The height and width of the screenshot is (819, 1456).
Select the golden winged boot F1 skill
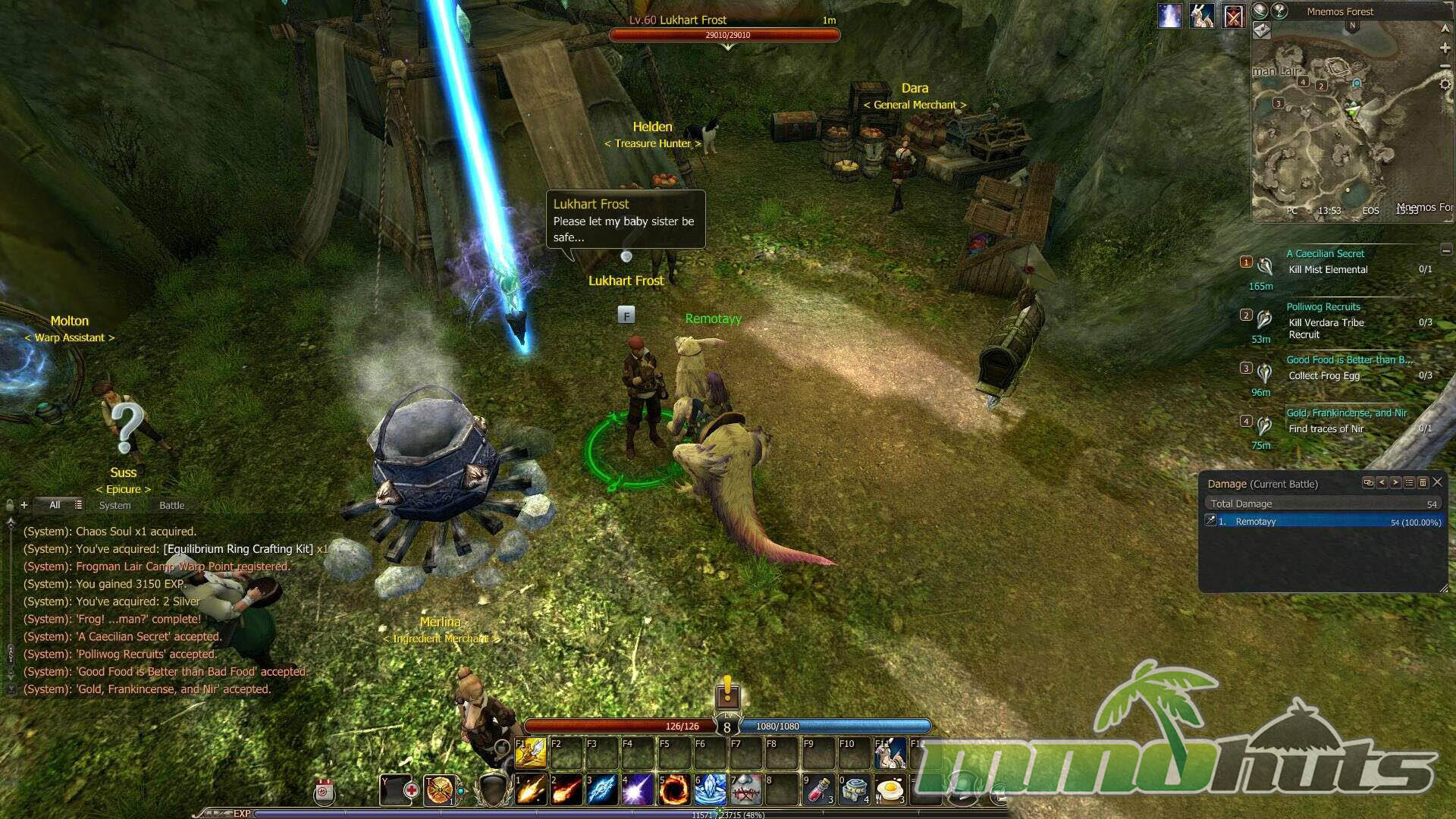pyautogui.click(x=531, y=752)
